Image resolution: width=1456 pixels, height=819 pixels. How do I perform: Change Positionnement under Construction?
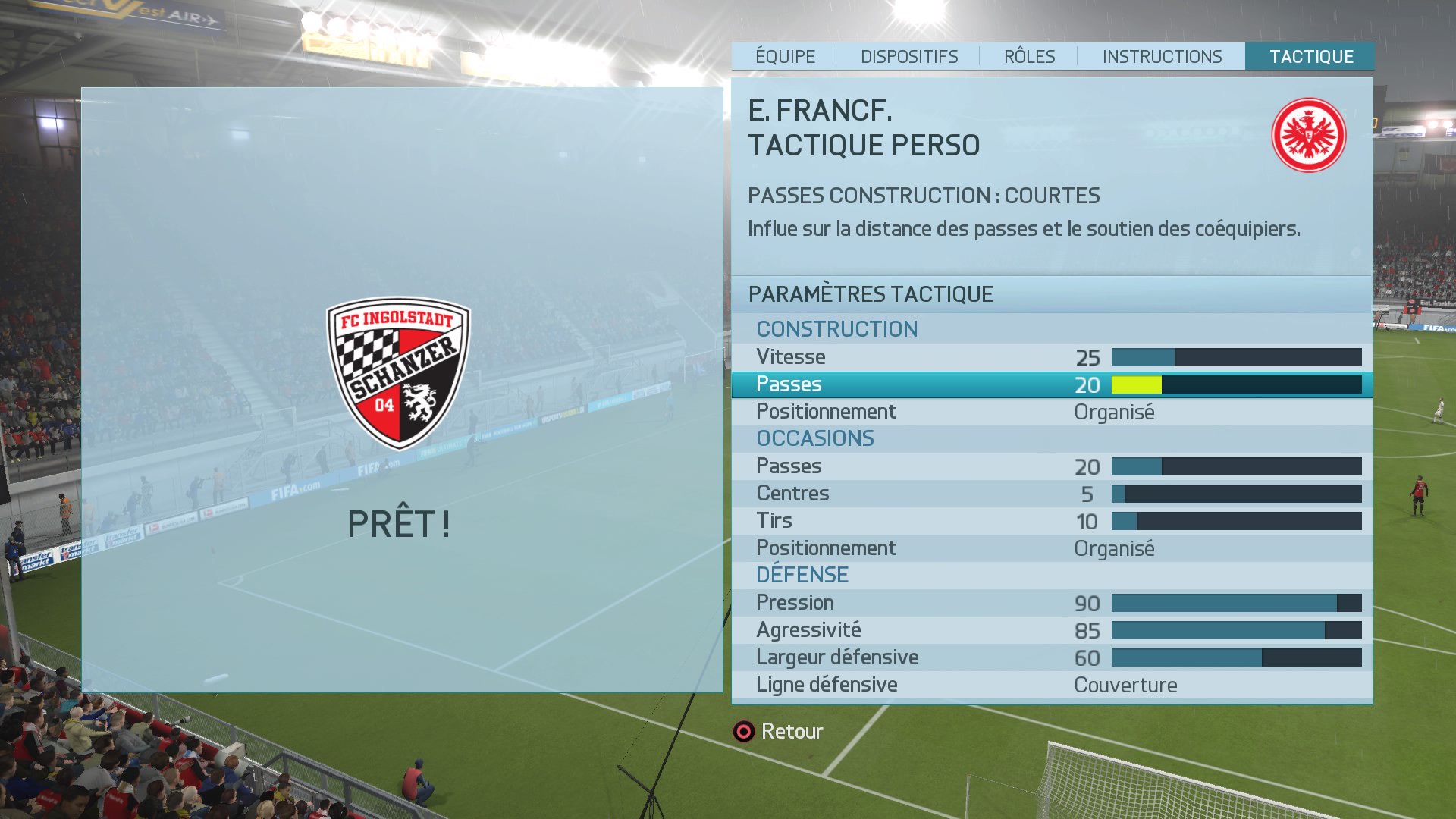1052,412
